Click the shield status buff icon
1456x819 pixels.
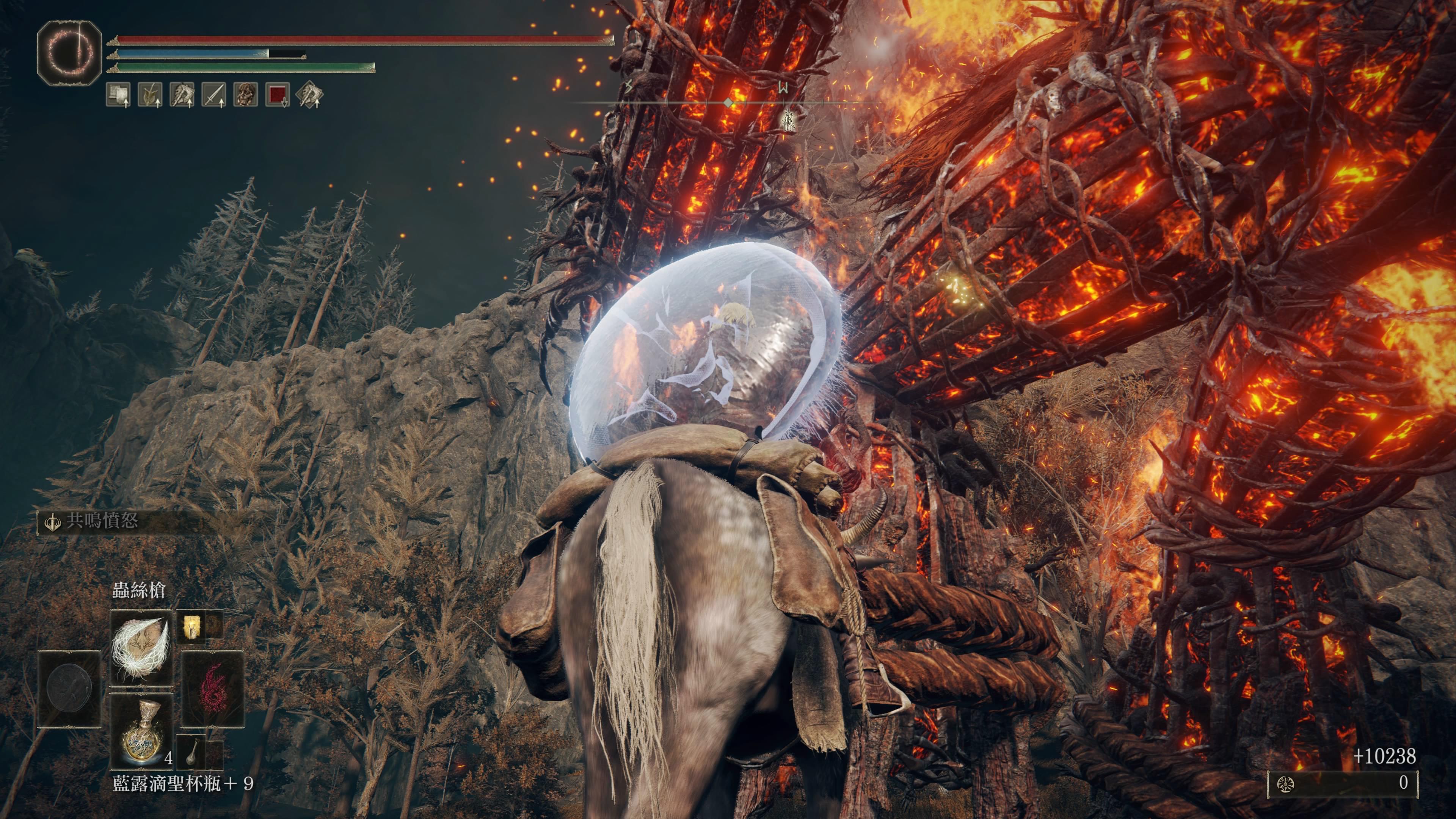point(118,95)
